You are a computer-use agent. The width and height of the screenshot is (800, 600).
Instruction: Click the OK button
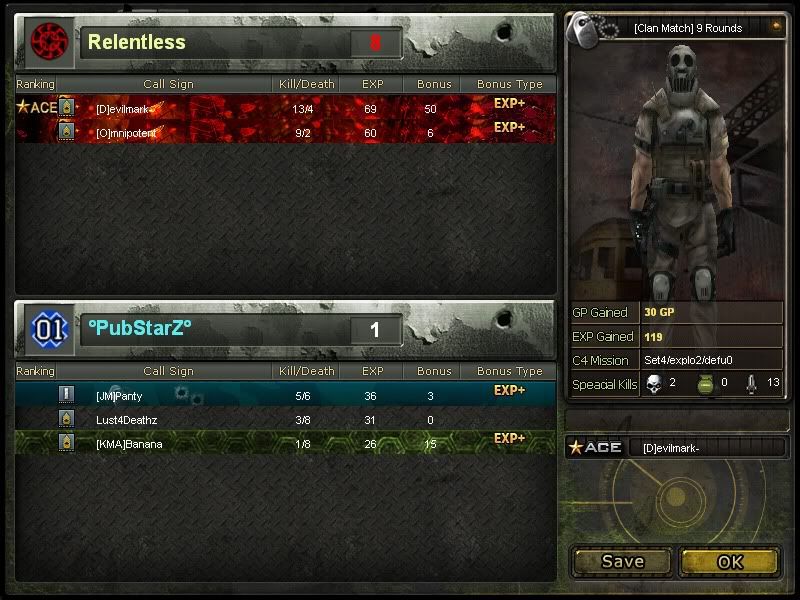click(x=730, y=562)
